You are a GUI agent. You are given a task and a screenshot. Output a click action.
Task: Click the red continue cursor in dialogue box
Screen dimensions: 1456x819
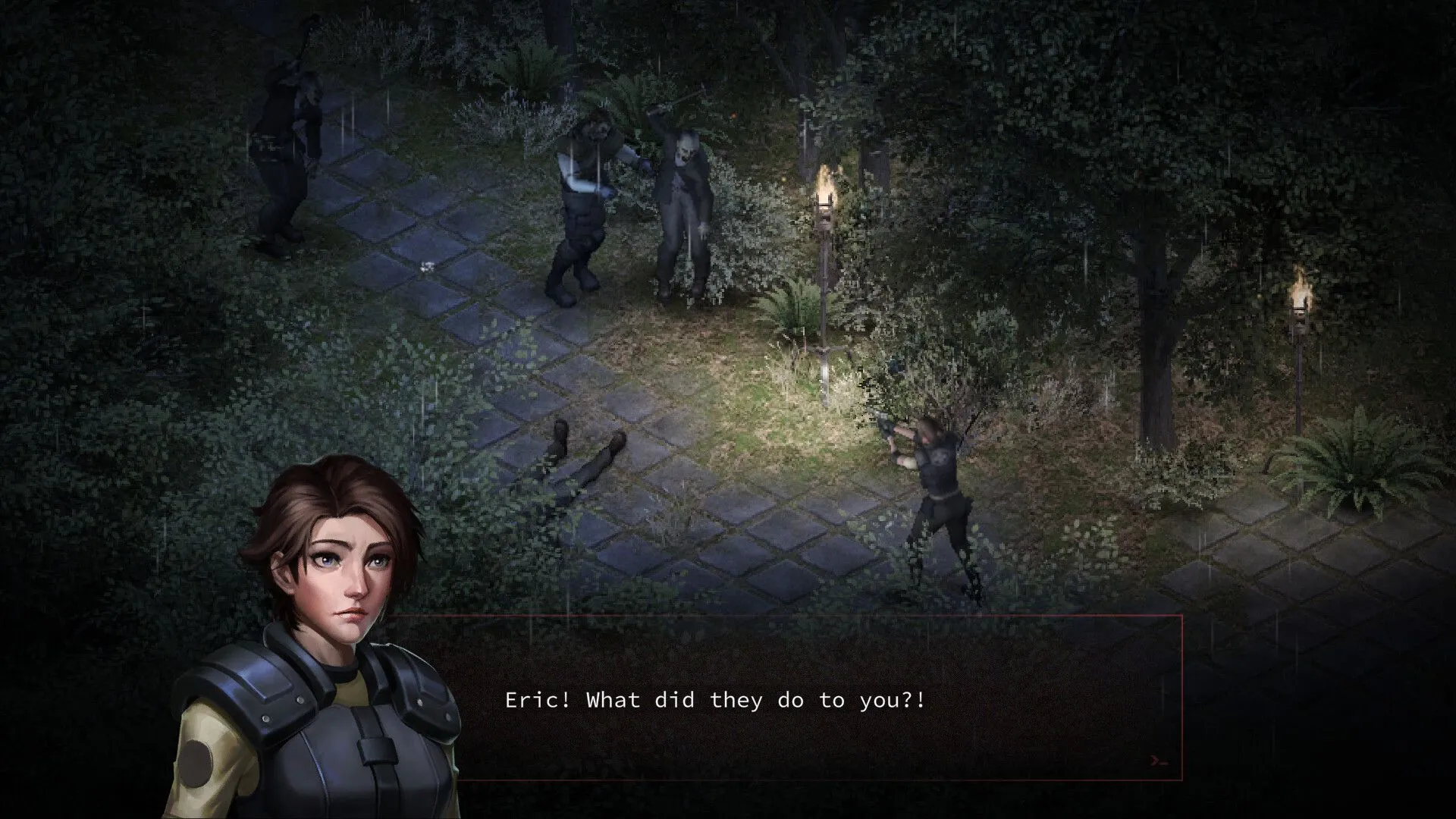(x=1158, y=760)
